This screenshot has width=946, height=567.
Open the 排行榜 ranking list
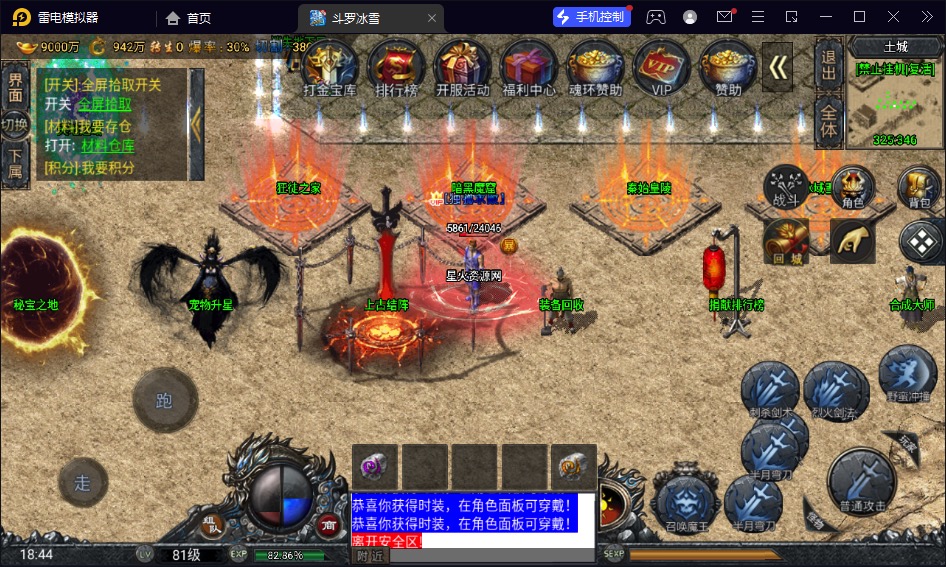tap(396, 67)
